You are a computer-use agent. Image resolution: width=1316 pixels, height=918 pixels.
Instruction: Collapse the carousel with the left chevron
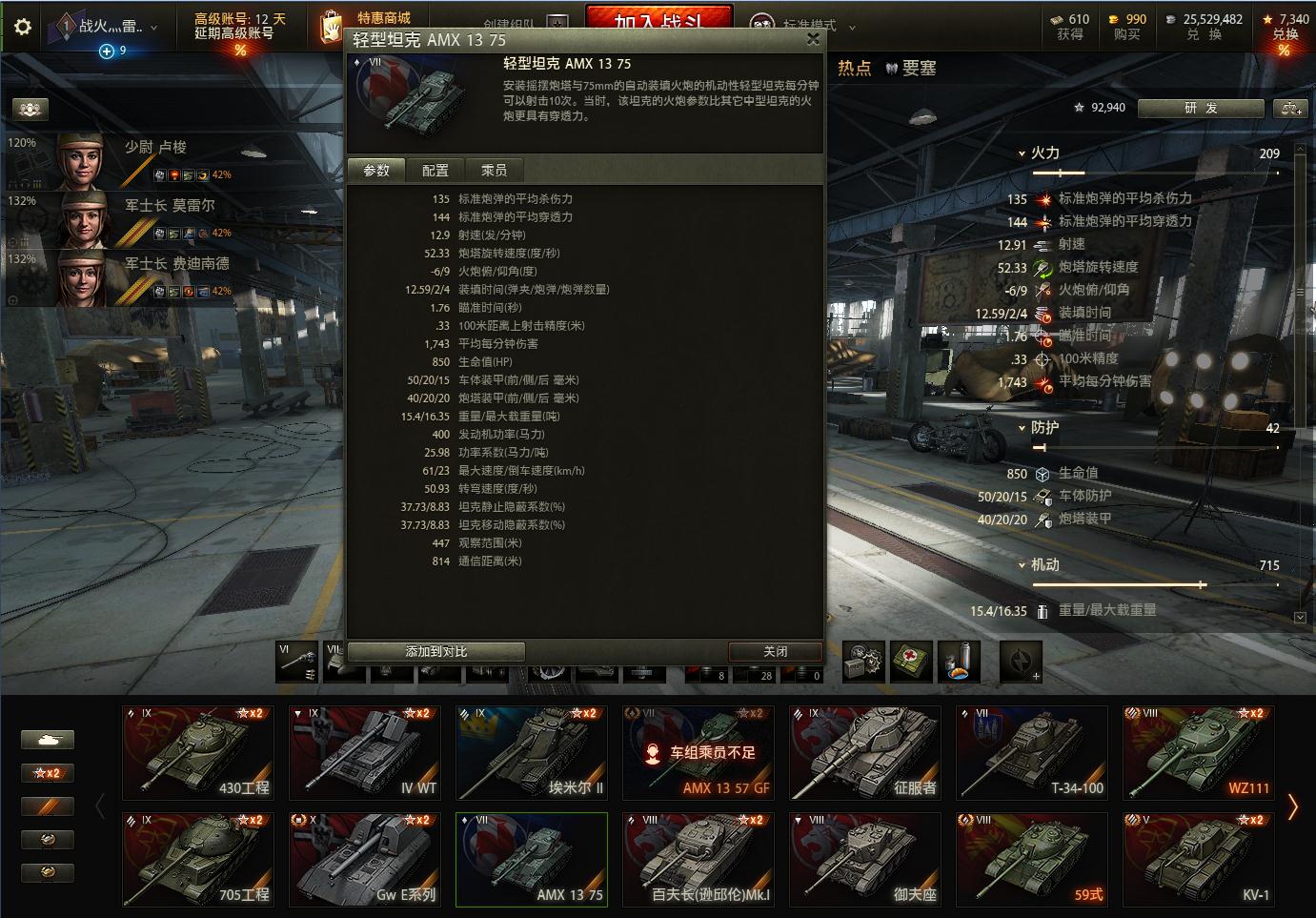pos(99,806)
